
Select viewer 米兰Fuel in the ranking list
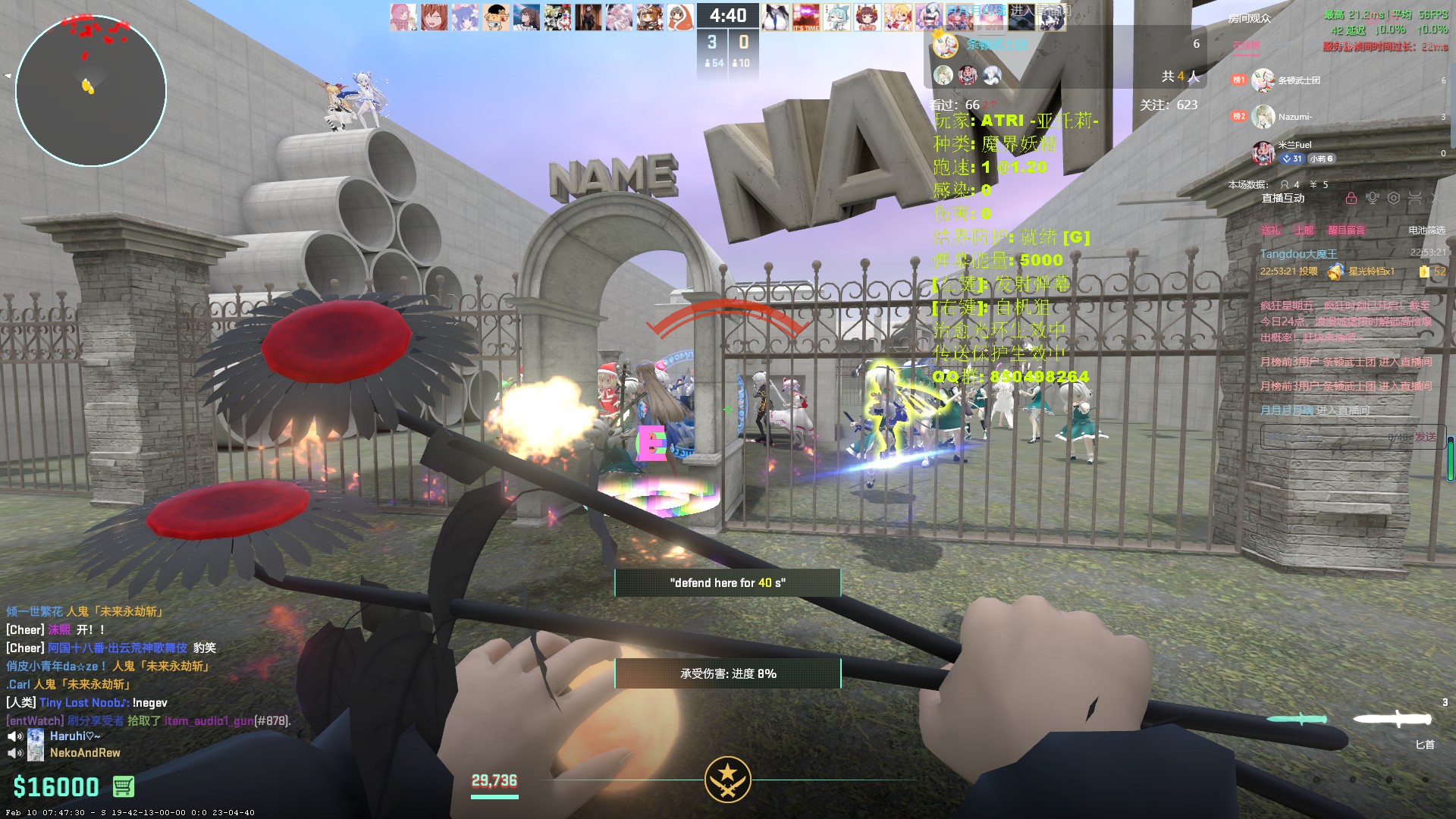pyautogui.click(x=1294, y=145)
